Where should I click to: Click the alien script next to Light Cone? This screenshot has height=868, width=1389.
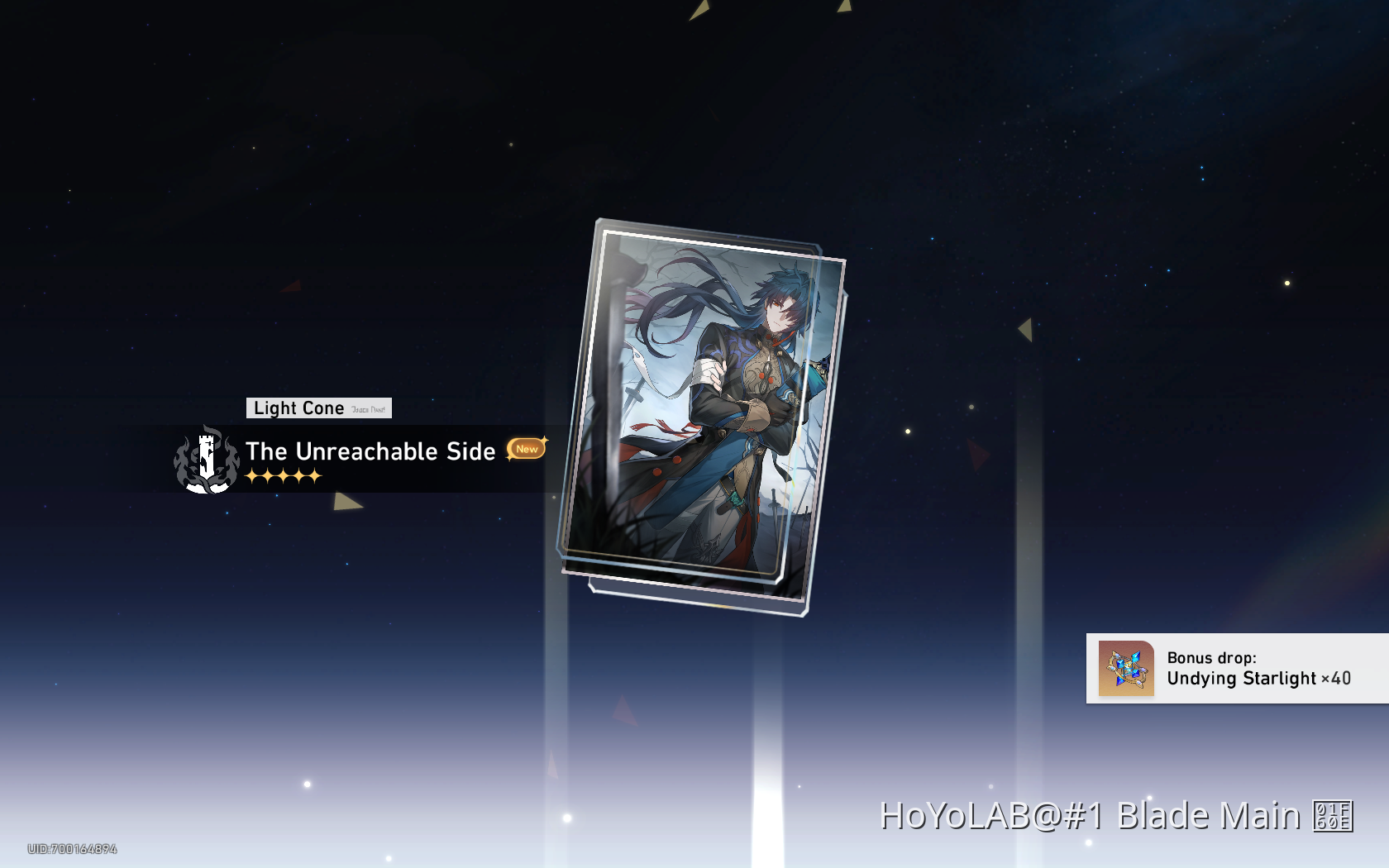(366, 408)
